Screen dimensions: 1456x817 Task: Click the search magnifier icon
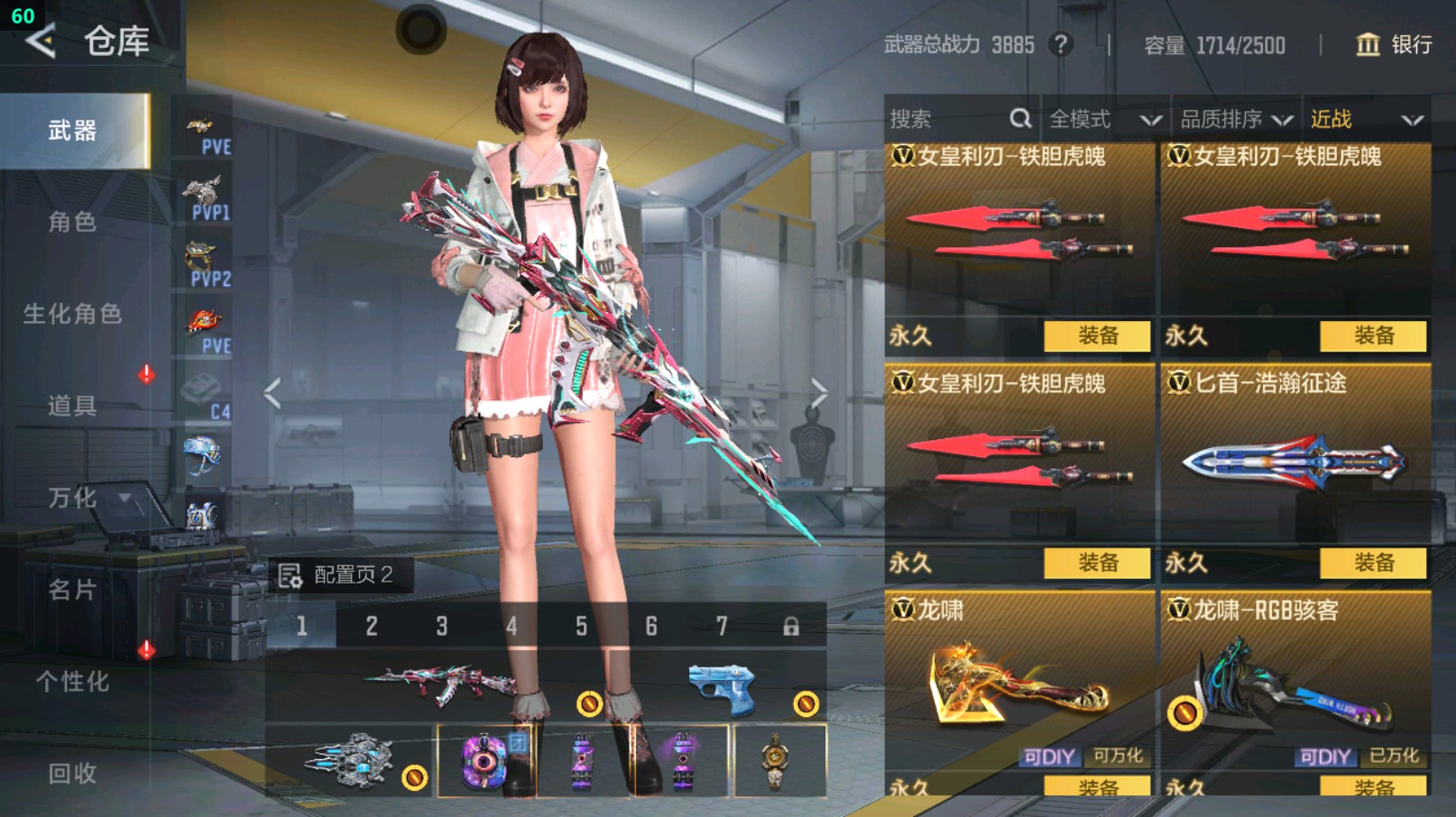coord(1021,118)
